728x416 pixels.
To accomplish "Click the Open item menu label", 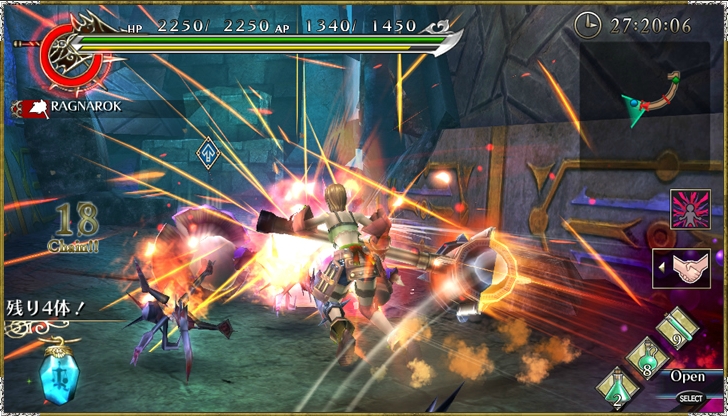I will click(687, 377).
